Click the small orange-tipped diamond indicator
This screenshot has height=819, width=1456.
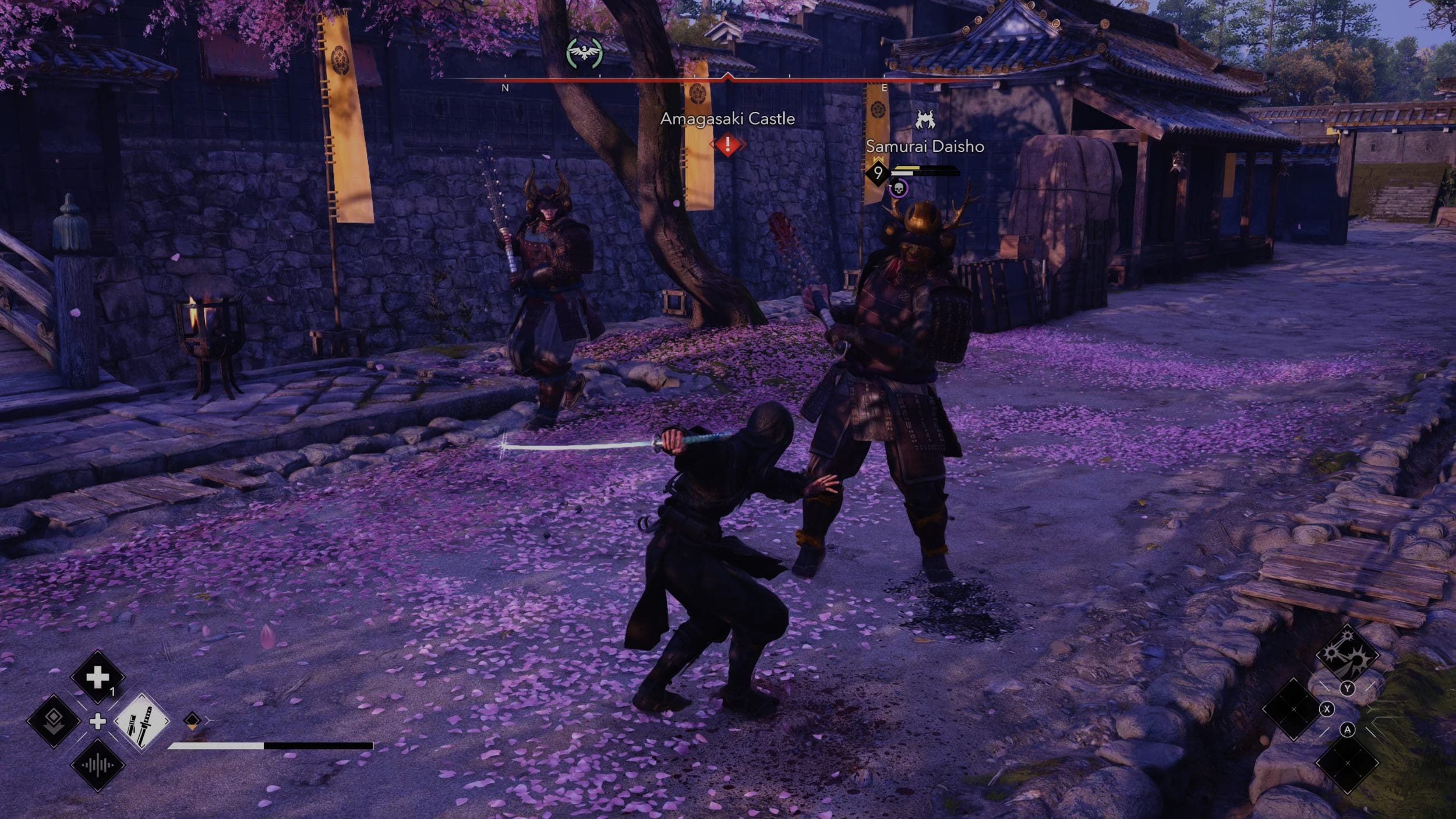coord(192,721)
